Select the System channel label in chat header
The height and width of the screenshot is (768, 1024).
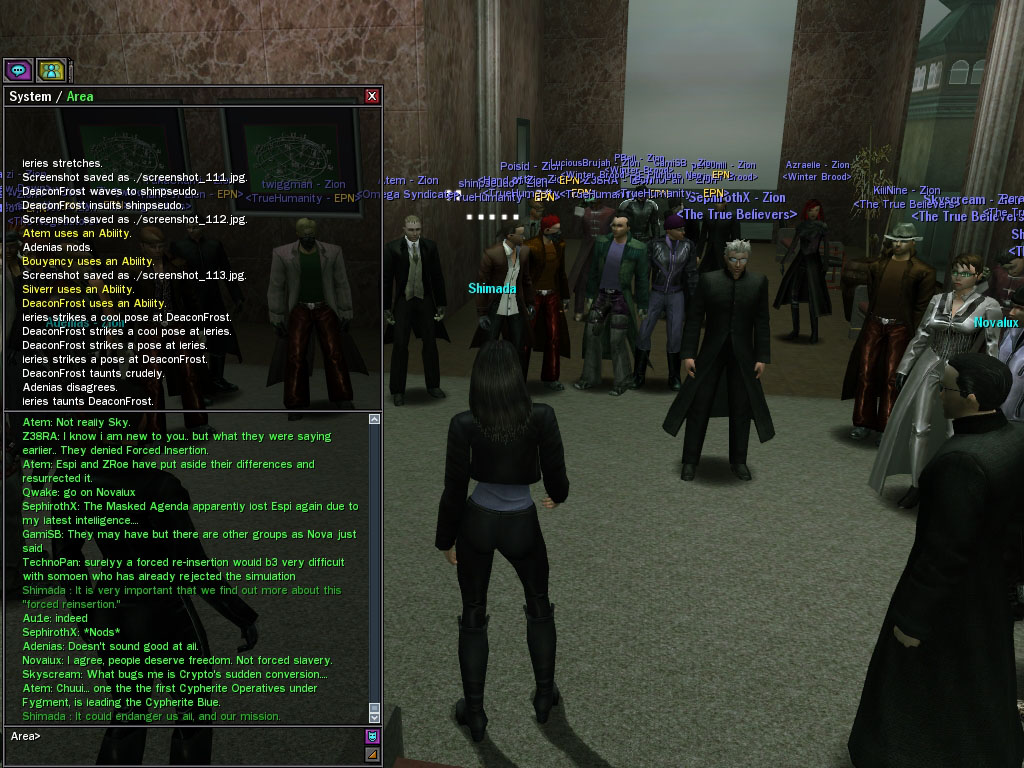coord(30,97)
